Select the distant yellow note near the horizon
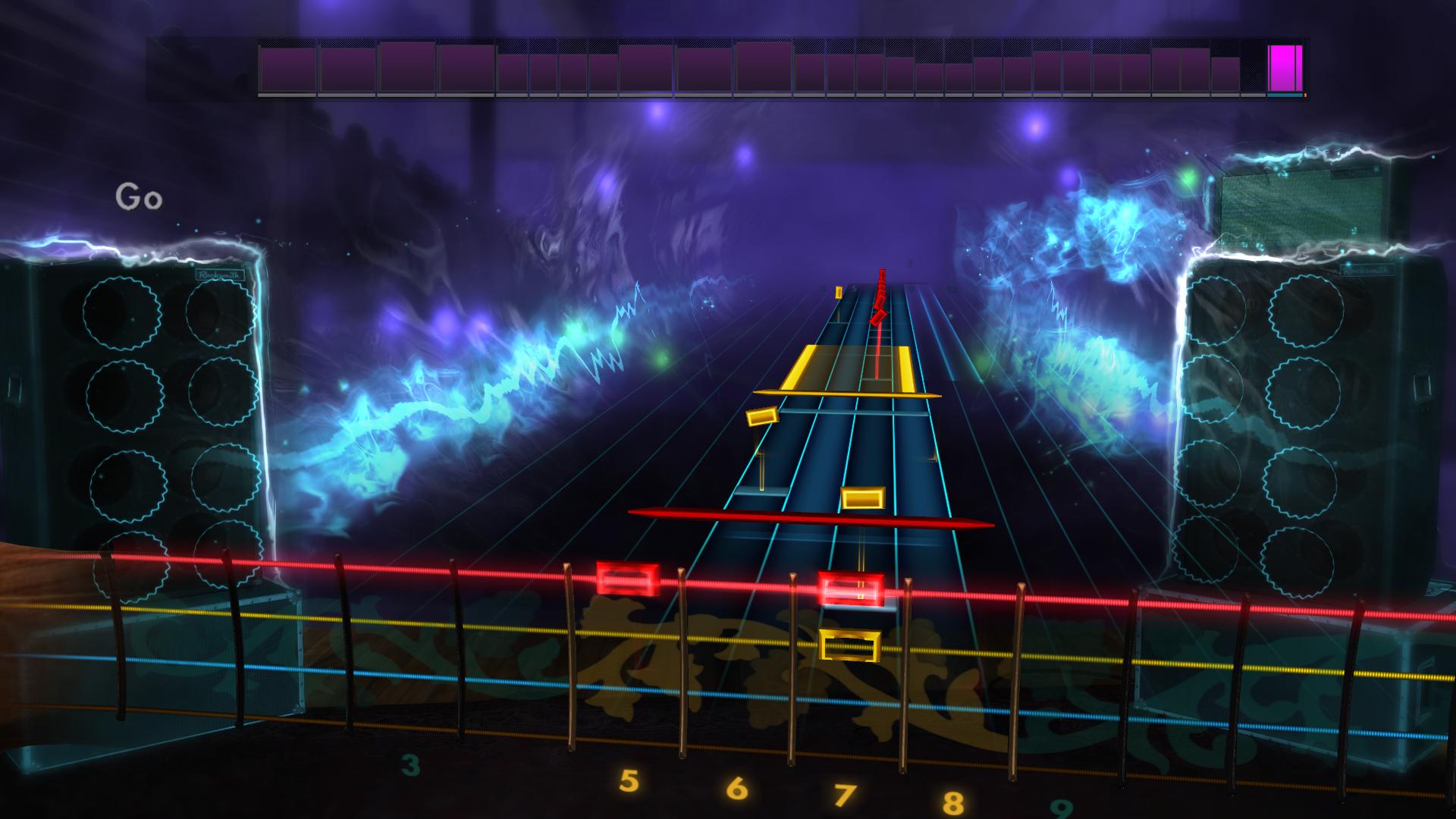This screenshot has height=819, width=1456. (837, 292)
